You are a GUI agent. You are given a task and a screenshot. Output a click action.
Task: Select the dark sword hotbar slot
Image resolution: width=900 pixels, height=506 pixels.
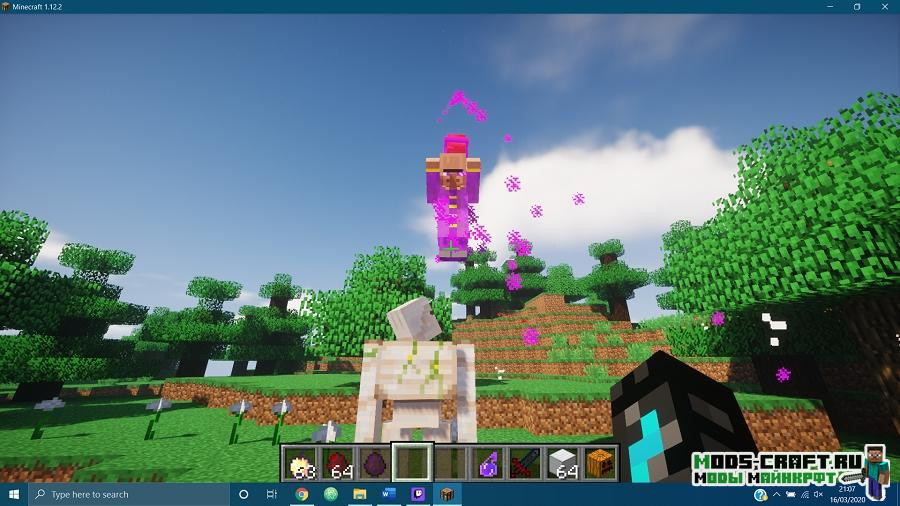pyautogui.click(x=524, y=463)
